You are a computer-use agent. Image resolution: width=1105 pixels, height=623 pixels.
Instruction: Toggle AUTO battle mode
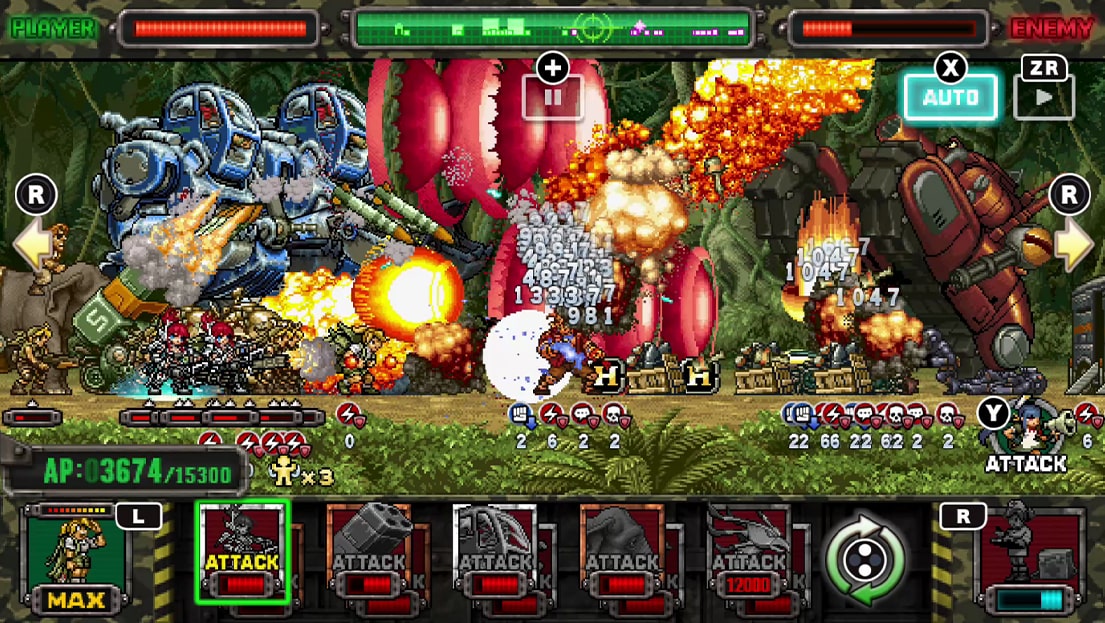[950, 97]
